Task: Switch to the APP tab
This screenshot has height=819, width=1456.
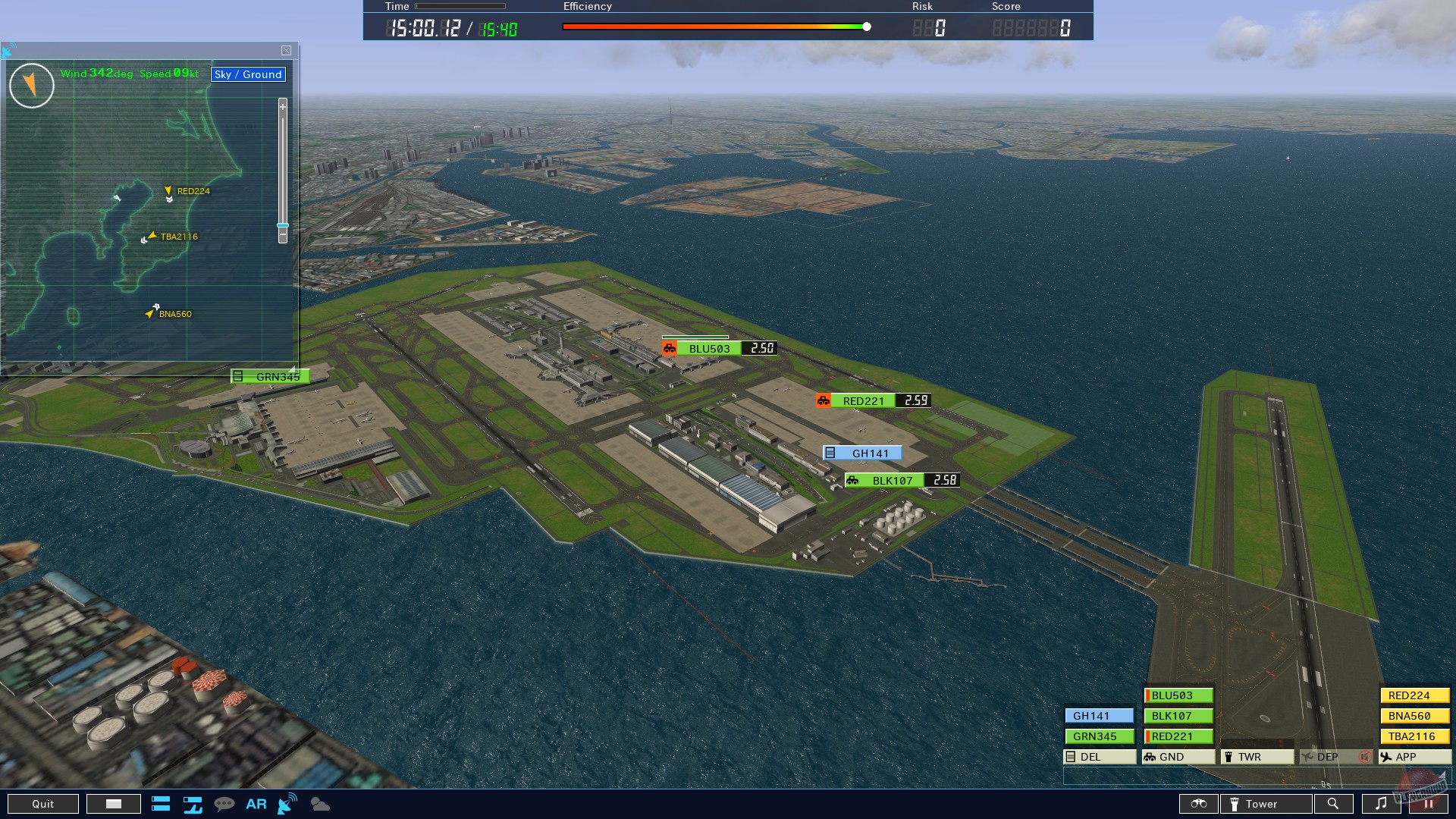Action: pyautogui.click(x=1413, y=757)
